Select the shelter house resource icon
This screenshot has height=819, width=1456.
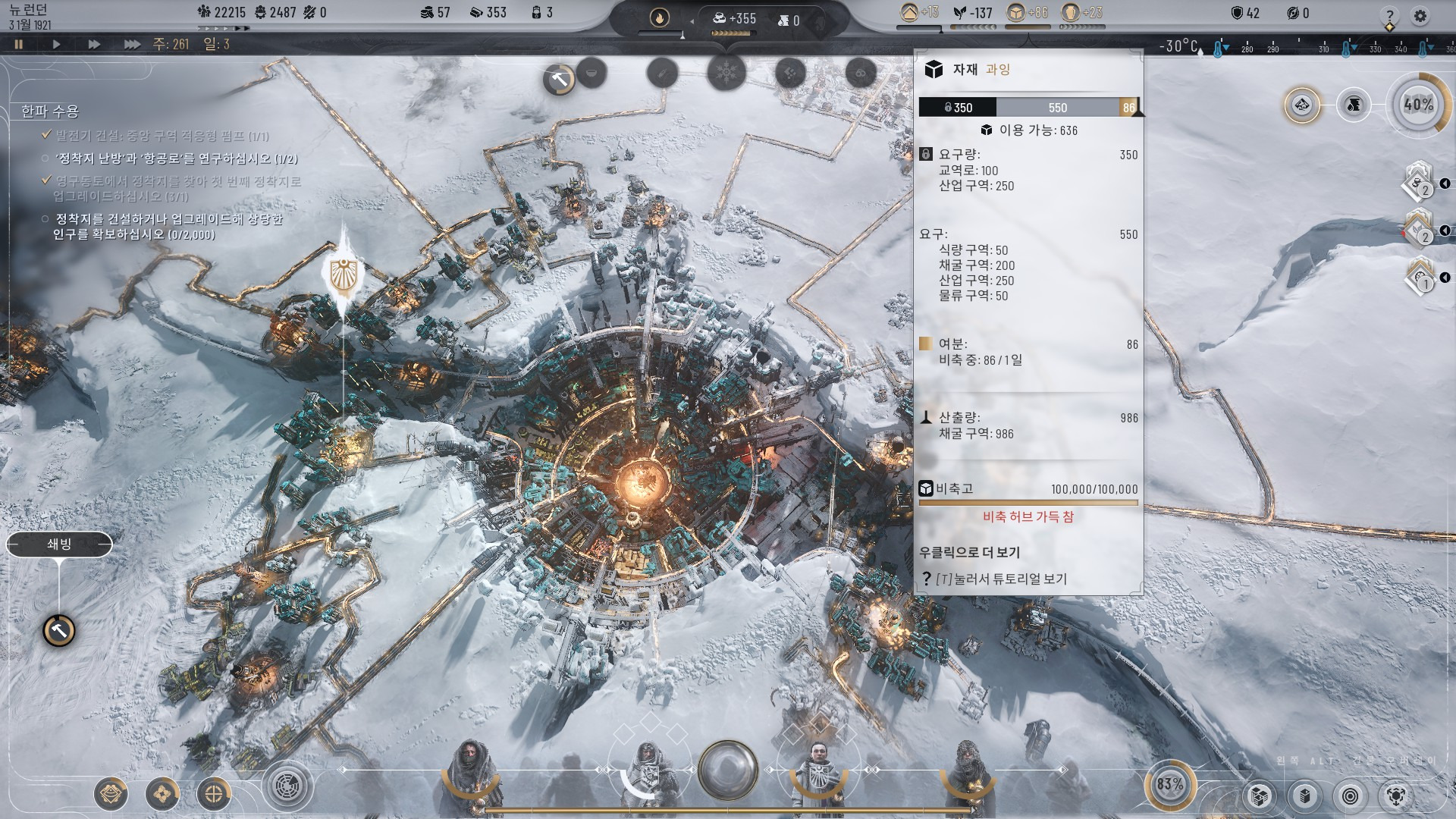909,12
